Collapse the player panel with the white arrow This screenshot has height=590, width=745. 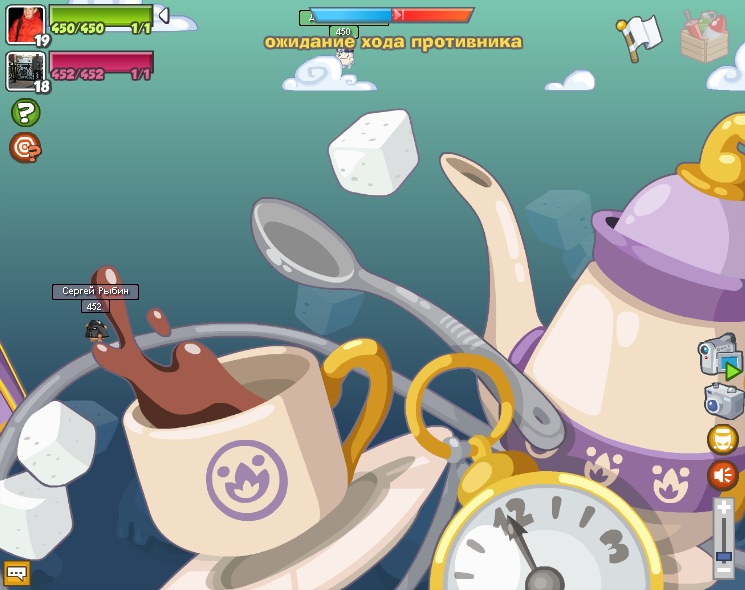[x=163, y=16]
